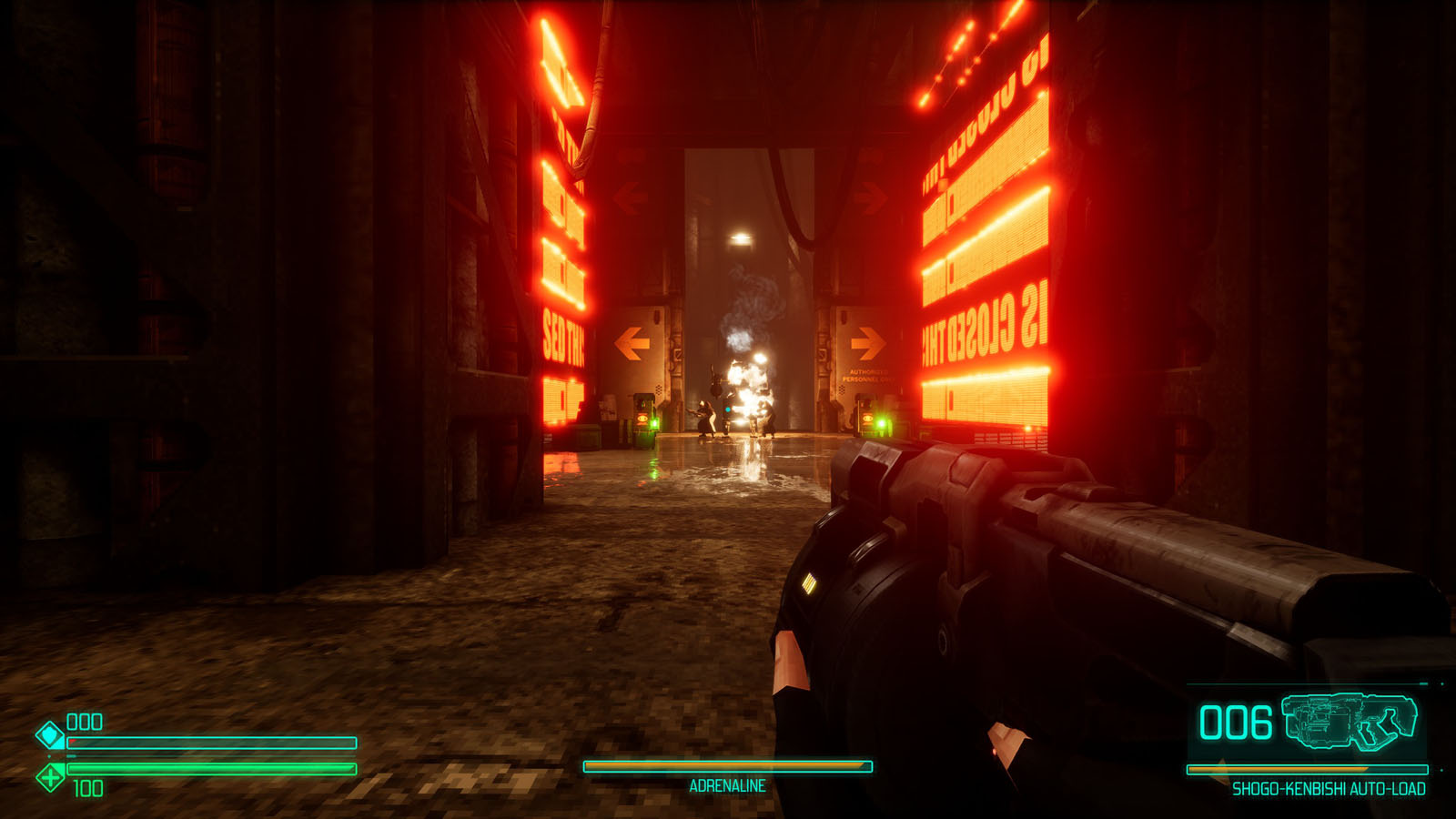
Task: Click the green health cross icon
Action: pyautogui.click(x=50, y=777)
